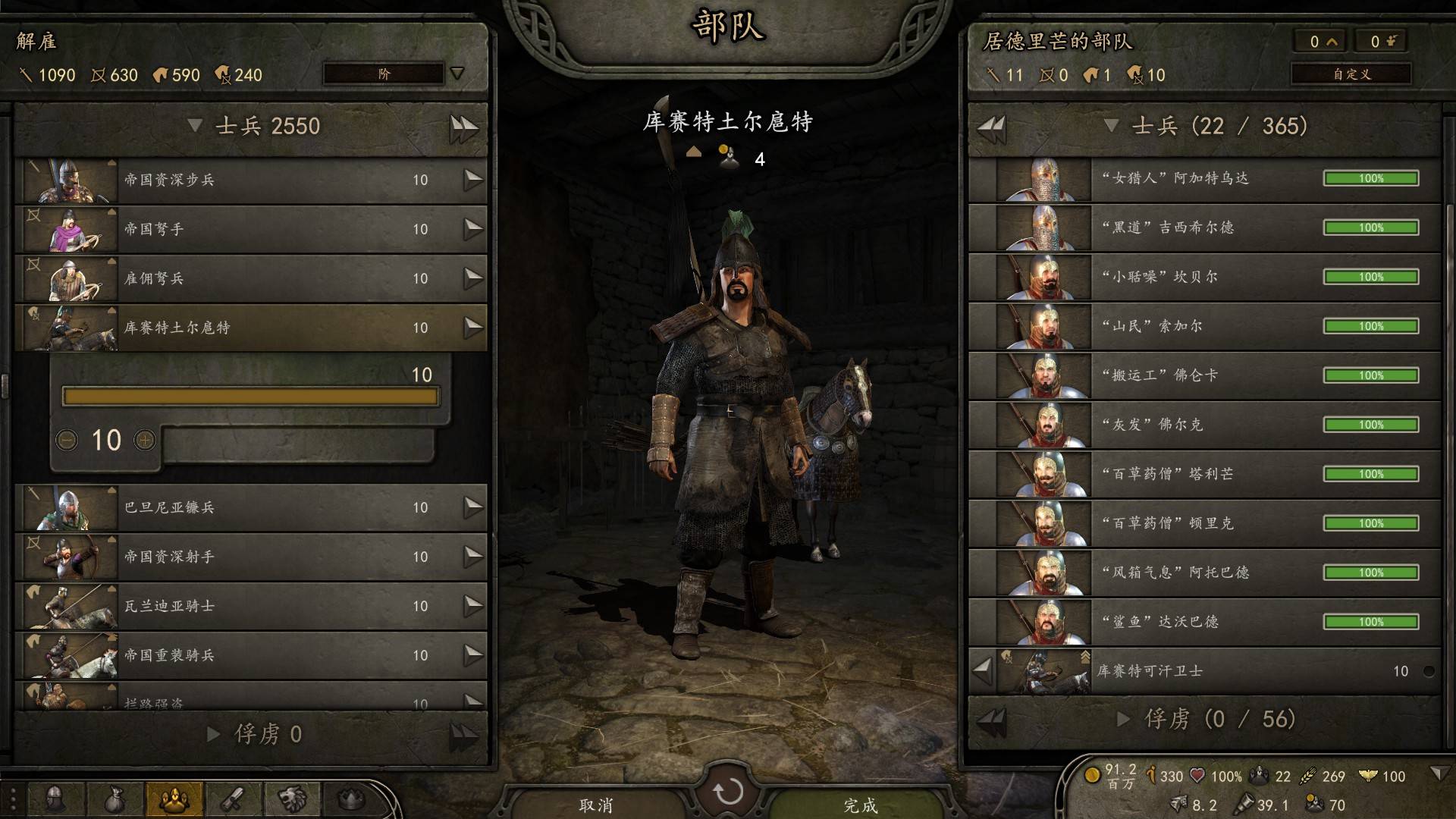
Task: Transfer 帝国重装骑兵 to the party
Action: 473,655
